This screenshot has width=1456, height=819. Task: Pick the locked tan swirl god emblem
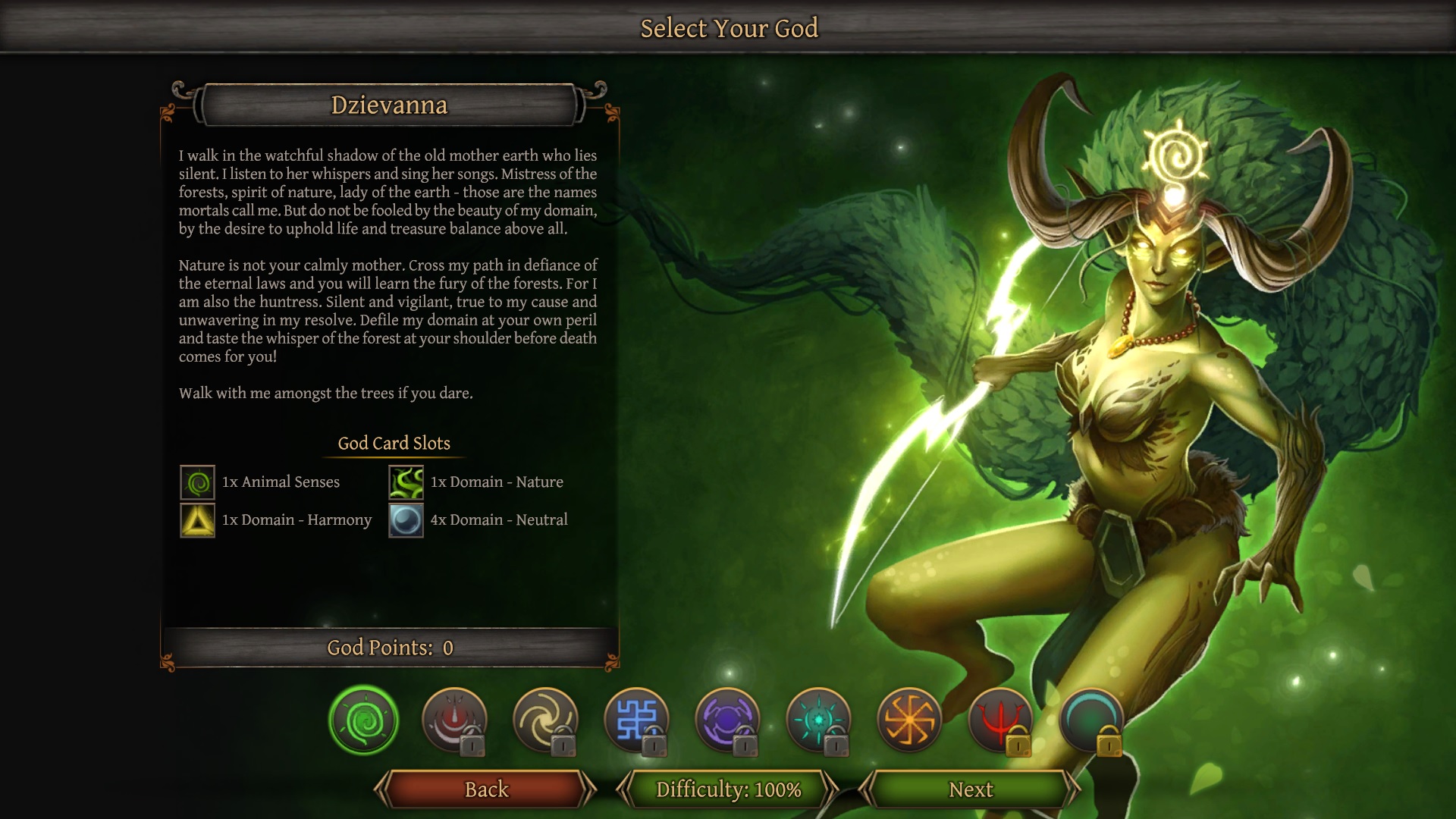click(x=545, y=720)
